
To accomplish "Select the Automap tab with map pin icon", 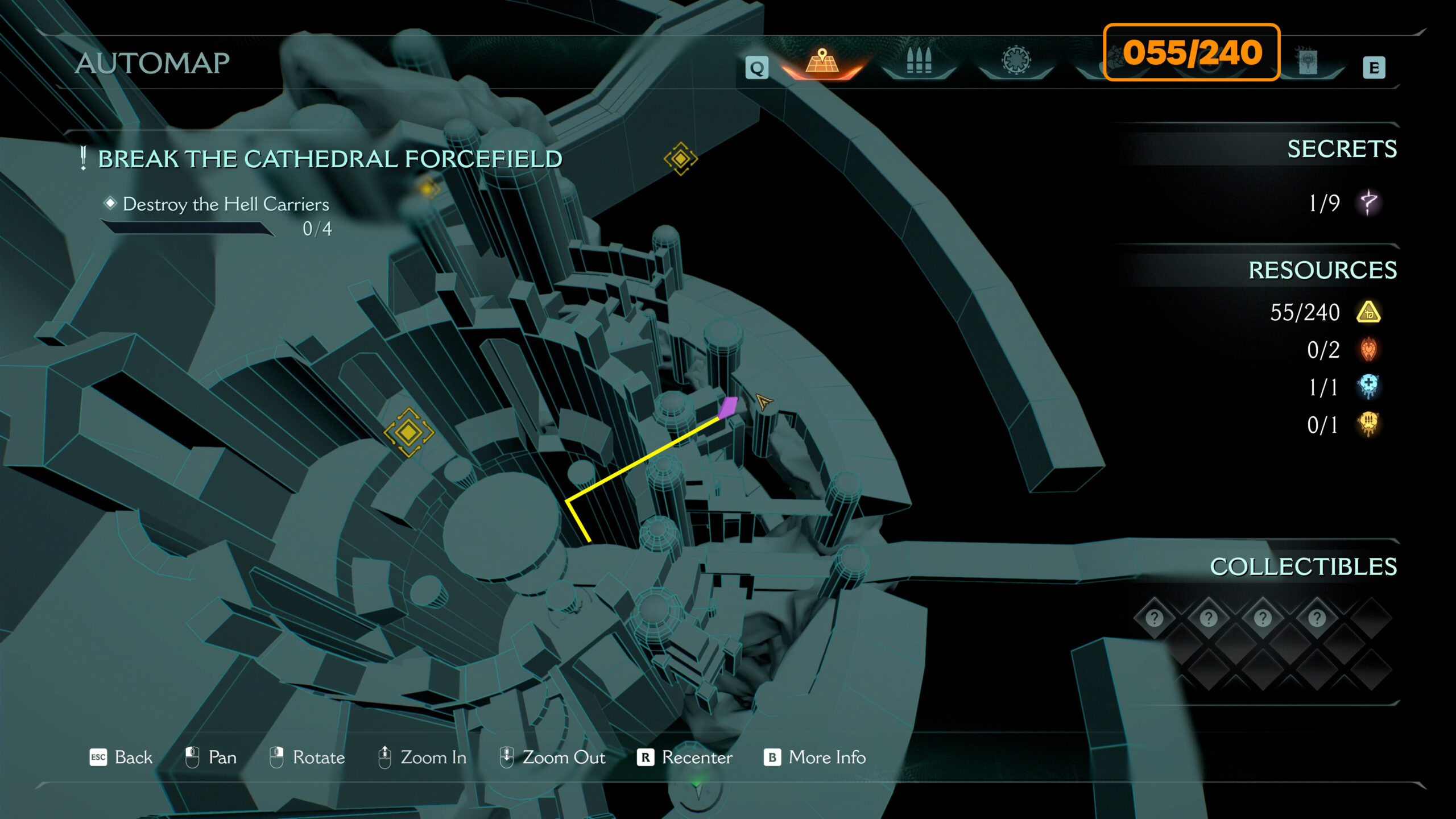I will coord(822,61).
